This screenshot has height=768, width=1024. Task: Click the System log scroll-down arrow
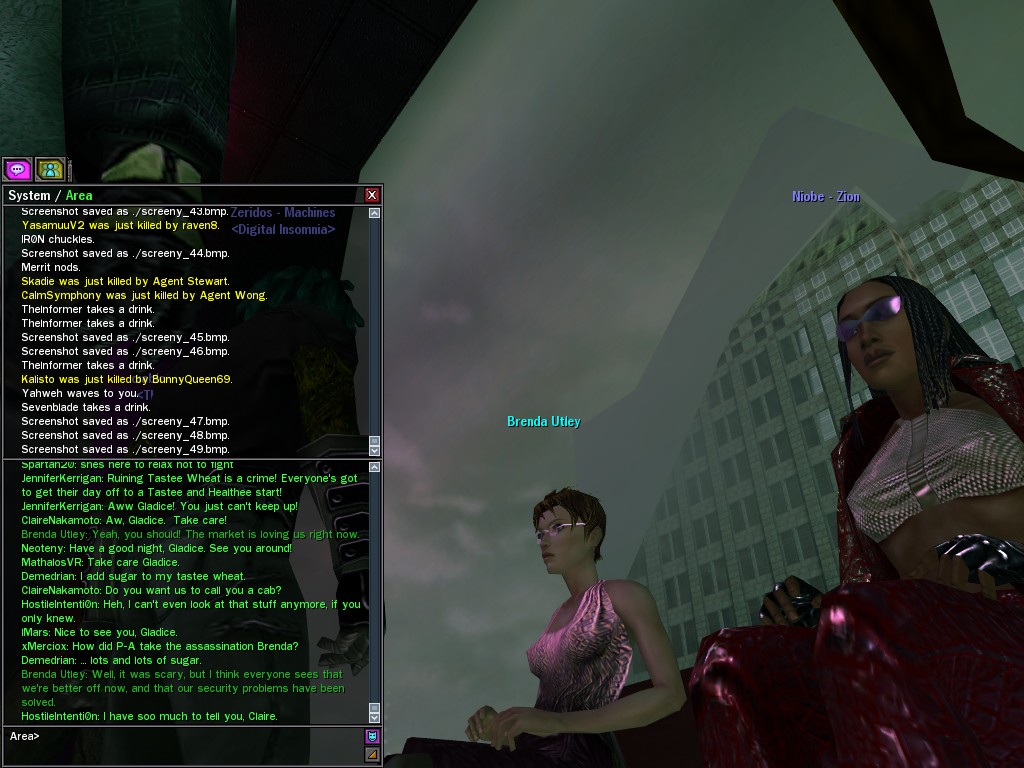click(375, 449)
